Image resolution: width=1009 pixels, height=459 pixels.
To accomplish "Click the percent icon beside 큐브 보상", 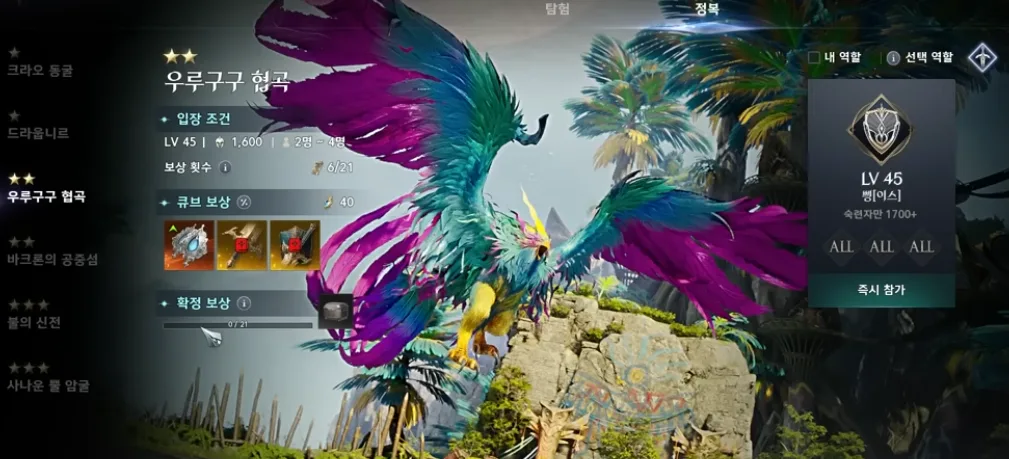I will tap(244, 202).
